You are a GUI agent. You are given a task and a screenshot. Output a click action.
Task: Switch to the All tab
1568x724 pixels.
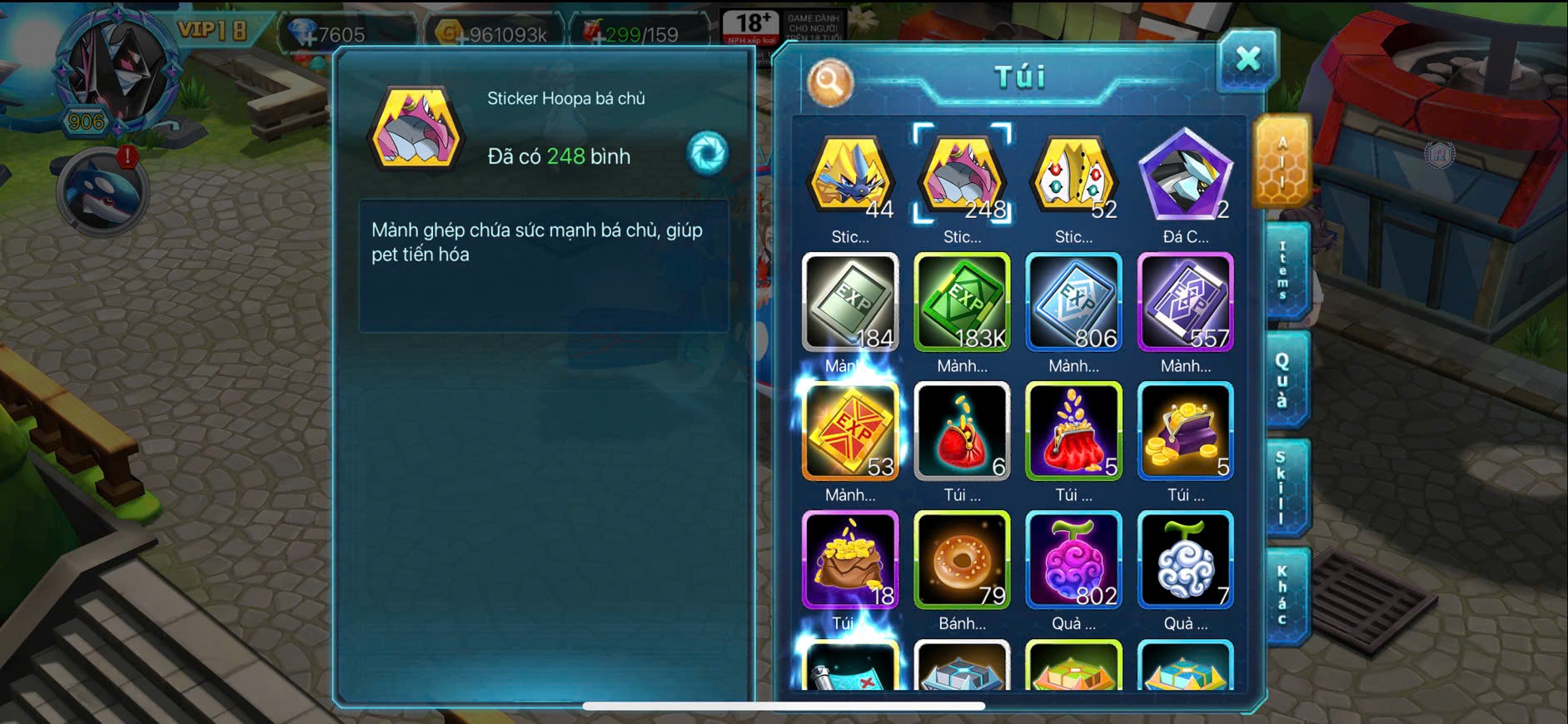click(x=1282, y=161)
